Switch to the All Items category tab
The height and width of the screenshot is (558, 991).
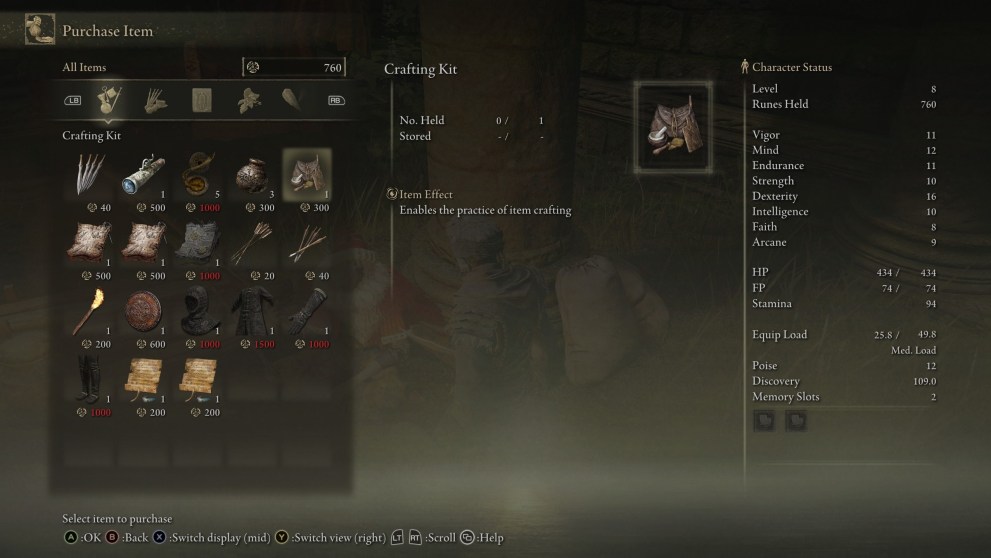pos(107,99)
